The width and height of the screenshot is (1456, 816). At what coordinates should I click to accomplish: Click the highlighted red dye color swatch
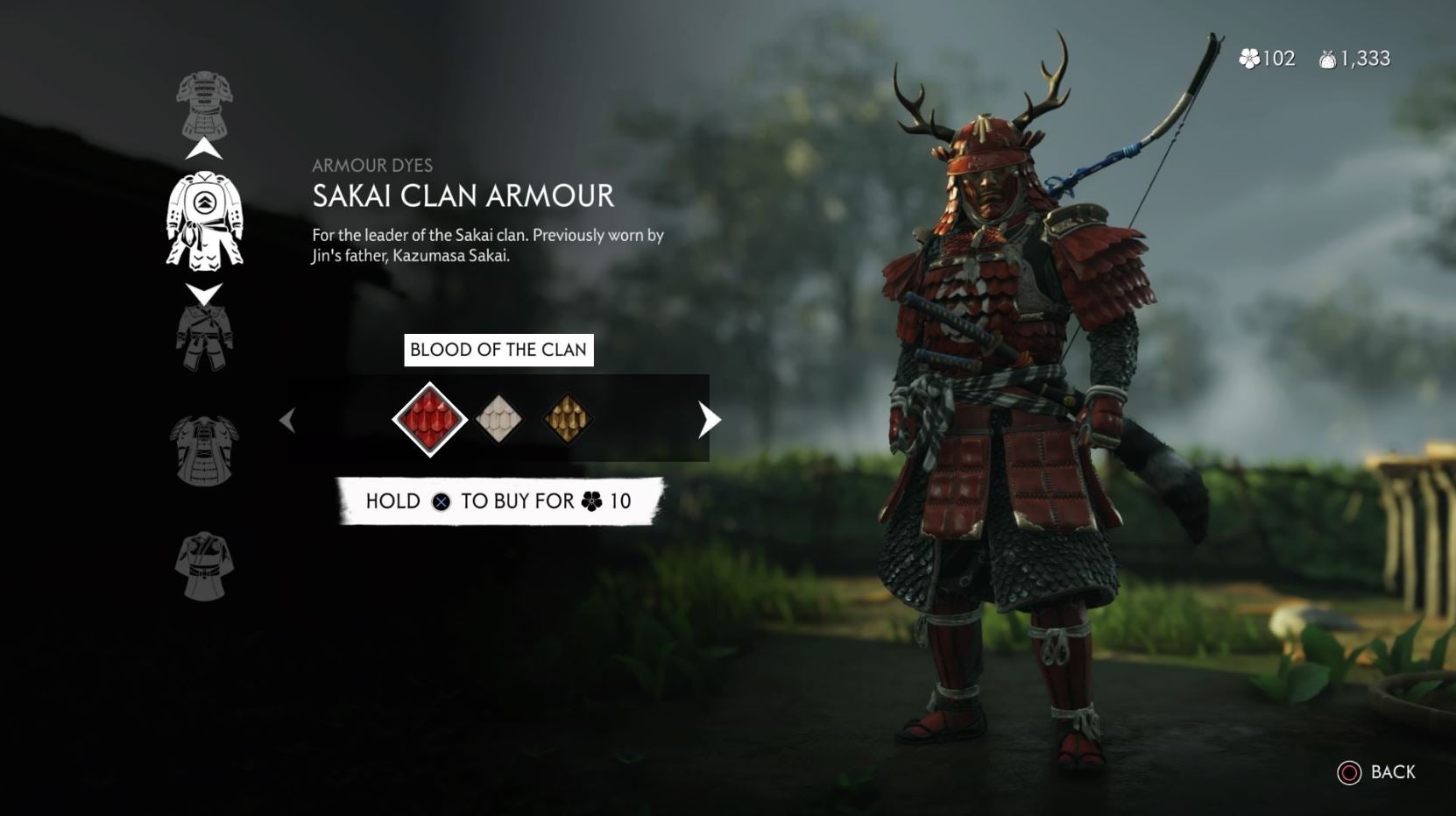point(429,420)
